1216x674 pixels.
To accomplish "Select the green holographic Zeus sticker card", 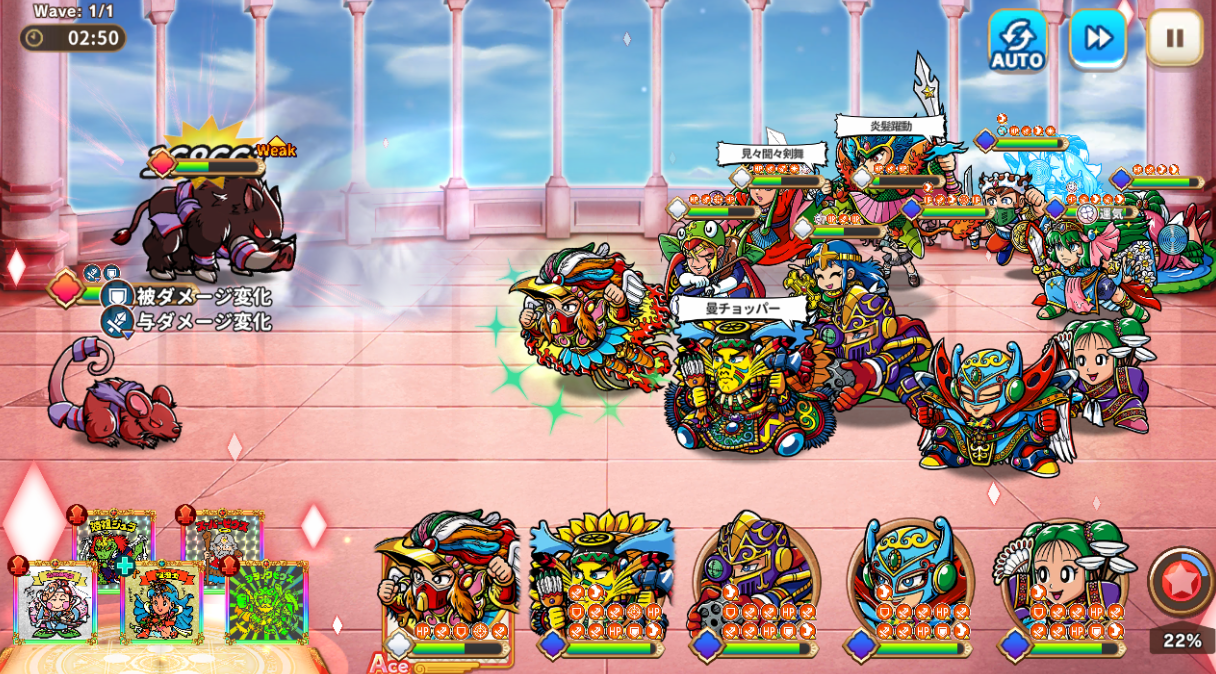I will 266,602.
